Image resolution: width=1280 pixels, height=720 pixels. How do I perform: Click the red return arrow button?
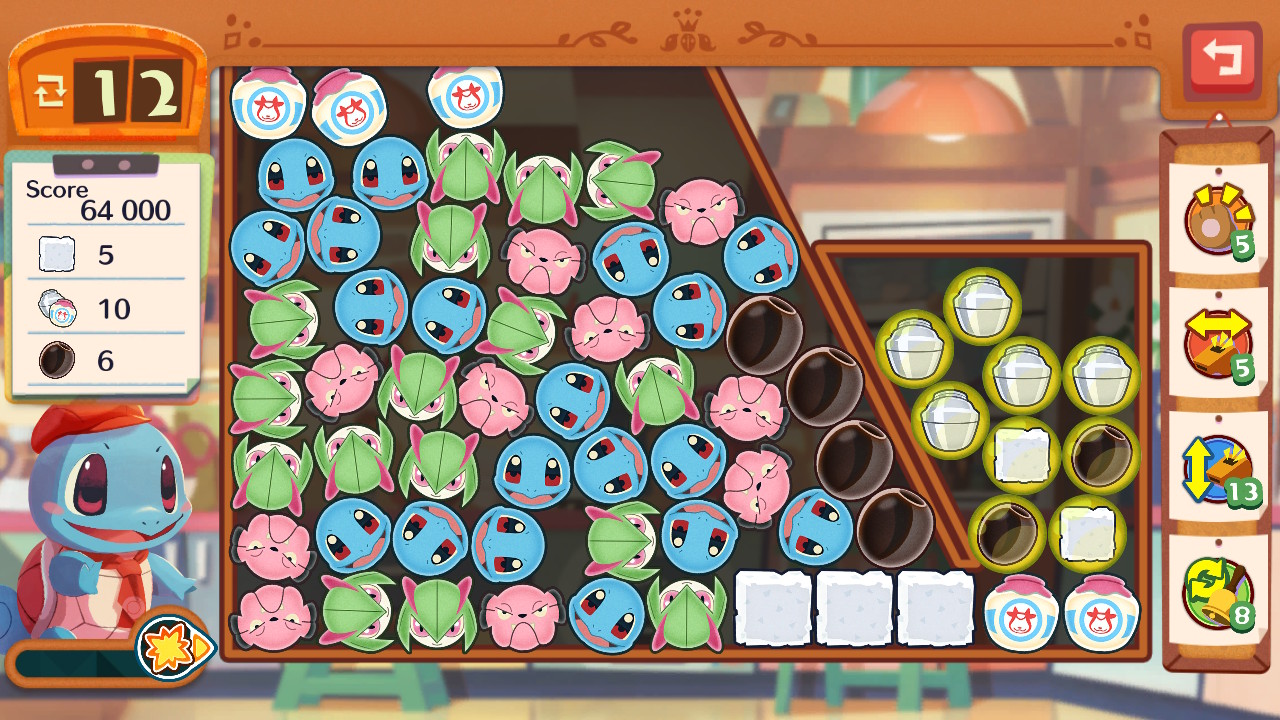click(x=1221, y=59)
